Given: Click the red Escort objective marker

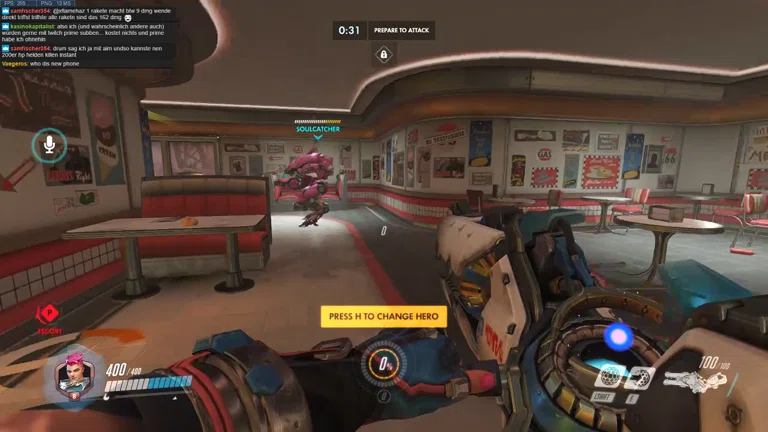Looking at the screenshot, I should [x=49, y=316].
